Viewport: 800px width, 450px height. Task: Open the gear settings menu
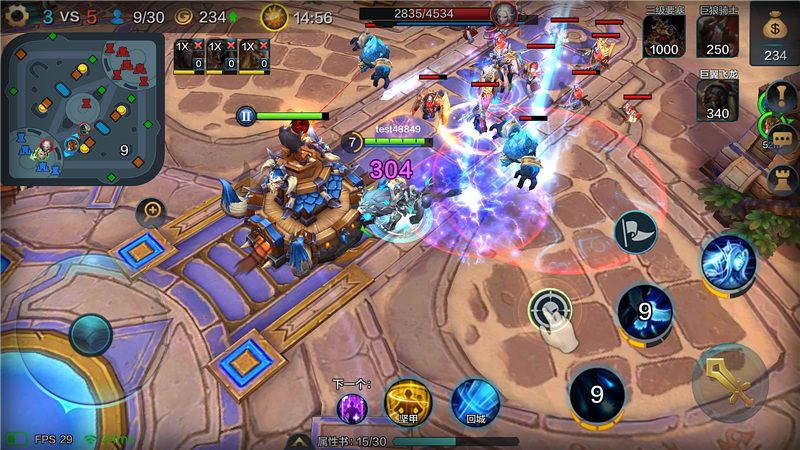16,16
